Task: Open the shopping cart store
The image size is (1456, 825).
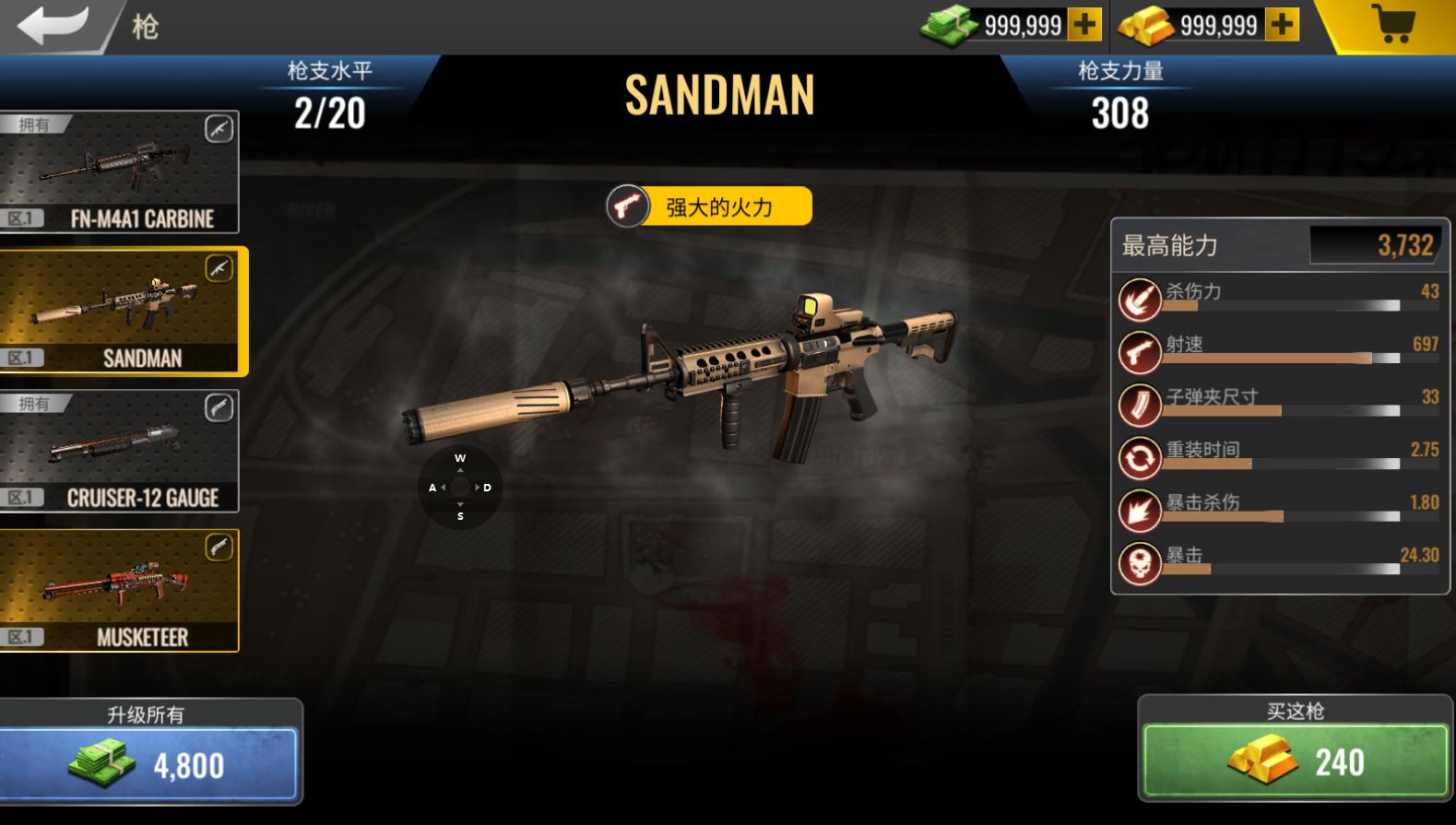Action: point(1392,25)
